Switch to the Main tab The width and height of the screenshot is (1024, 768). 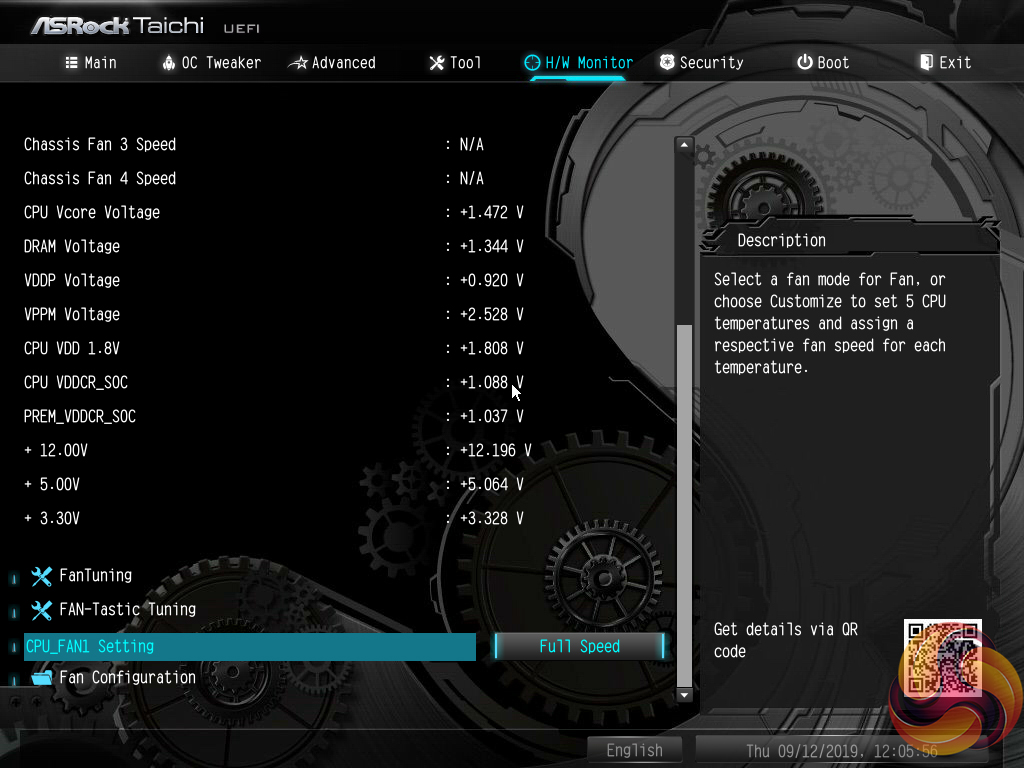(x=91, y=63)
